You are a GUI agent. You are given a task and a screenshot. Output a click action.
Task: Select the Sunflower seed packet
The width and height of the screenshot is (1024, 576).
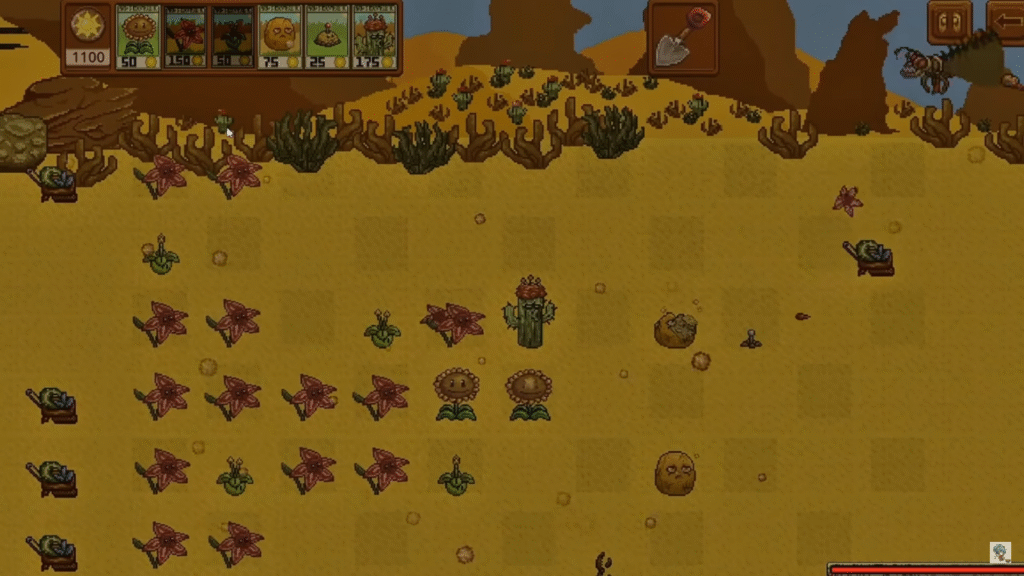point(139,37)
